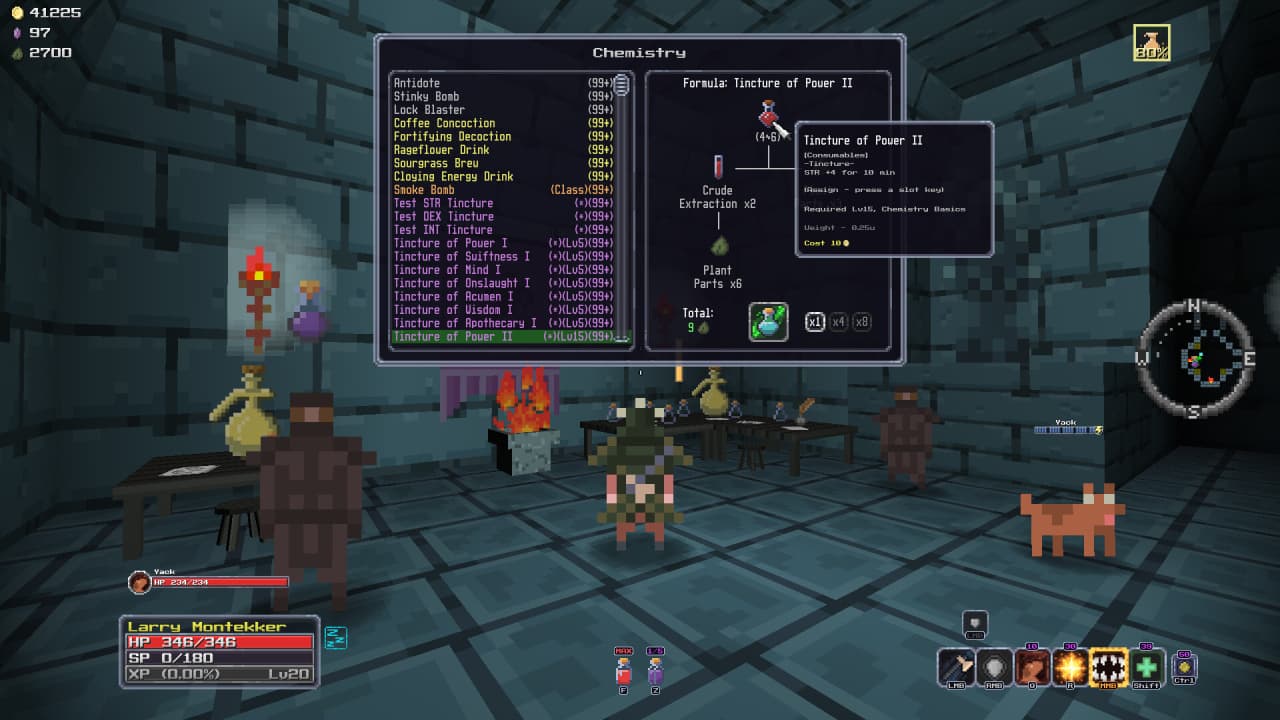
Task: Activate the fiery explosion ability
Action: click(1071, 667)
